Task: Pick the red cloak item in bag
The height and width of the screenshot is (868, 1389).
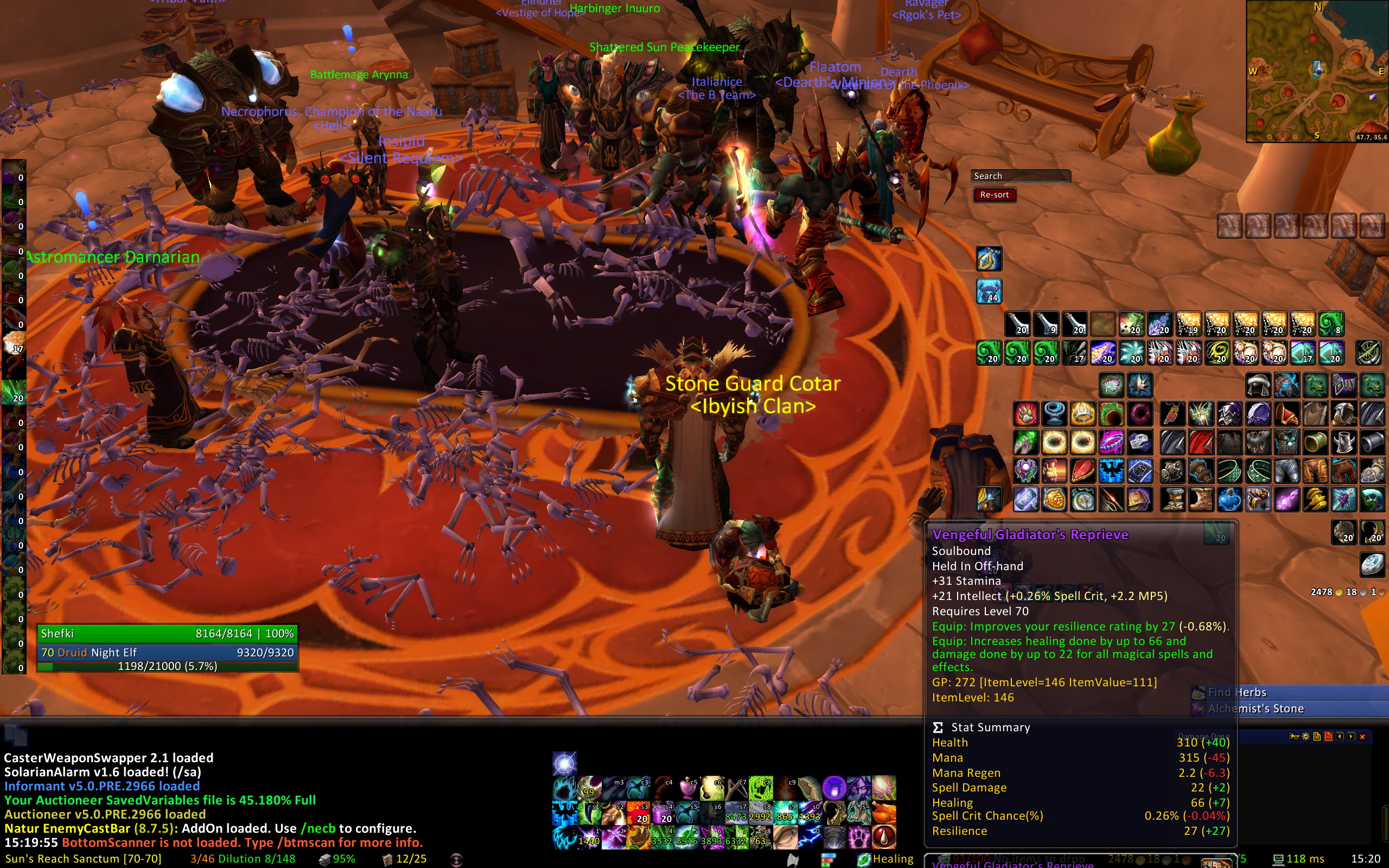Action: tap(1200, 443)
